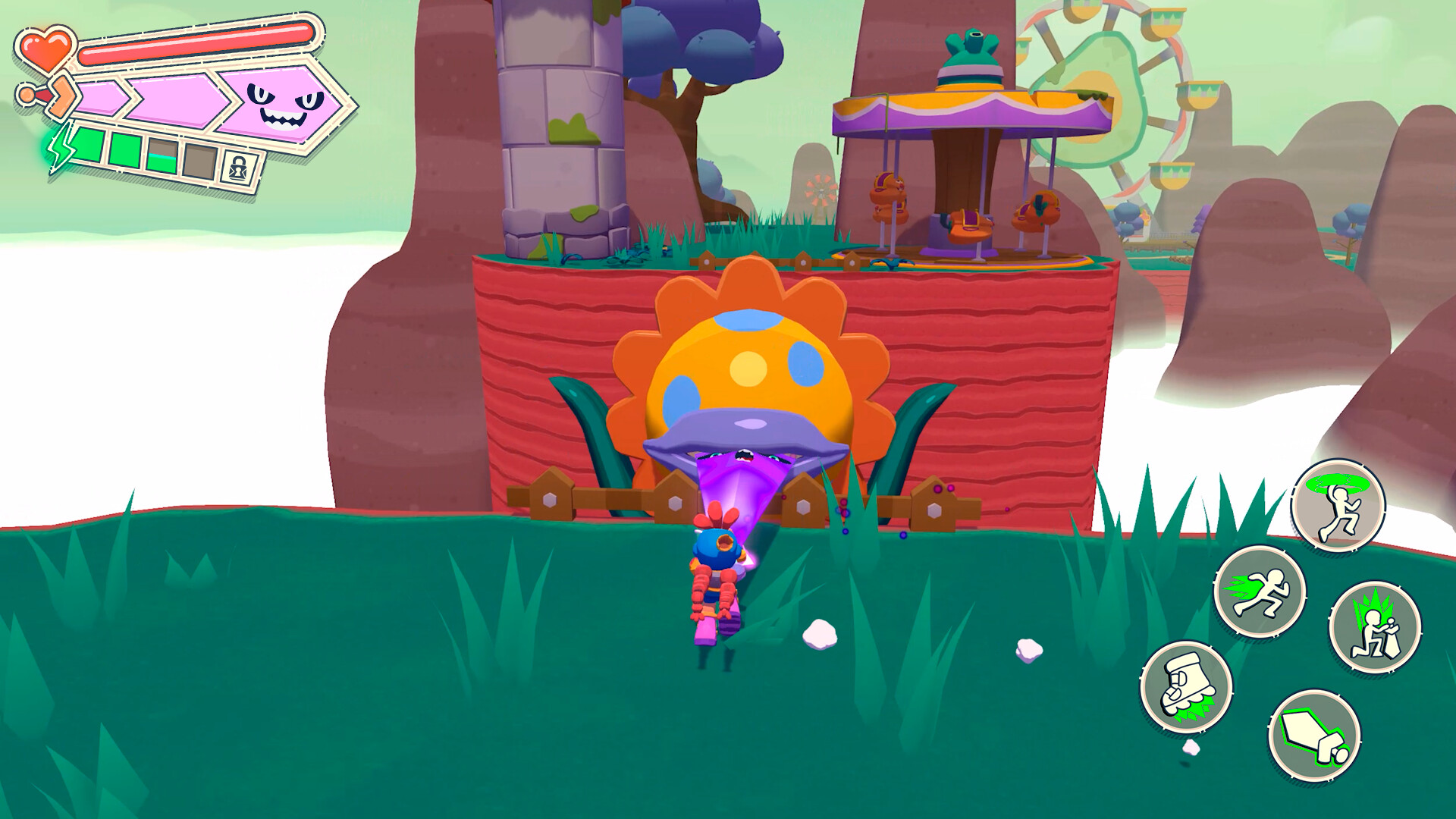1456x819 pixels.
Task: Click the locked padlock energy slot
Action: [x=239, y=167]
